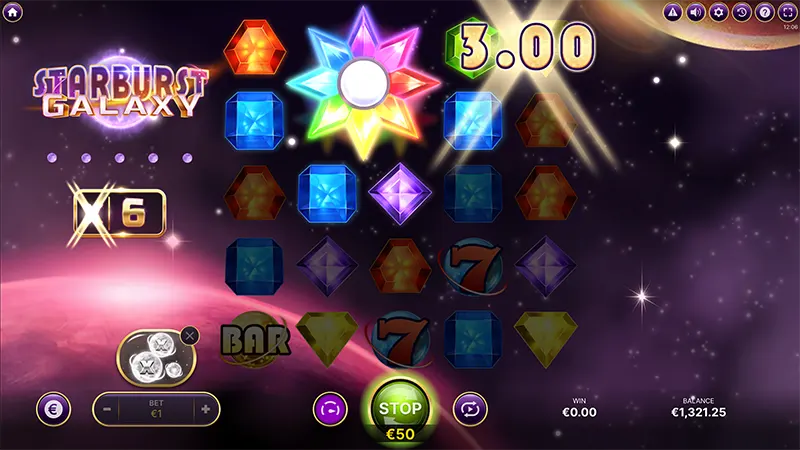The width and height of the screenshot is (800, 450).
Task: View game history via the clock icon
Action: coord(741,12)
